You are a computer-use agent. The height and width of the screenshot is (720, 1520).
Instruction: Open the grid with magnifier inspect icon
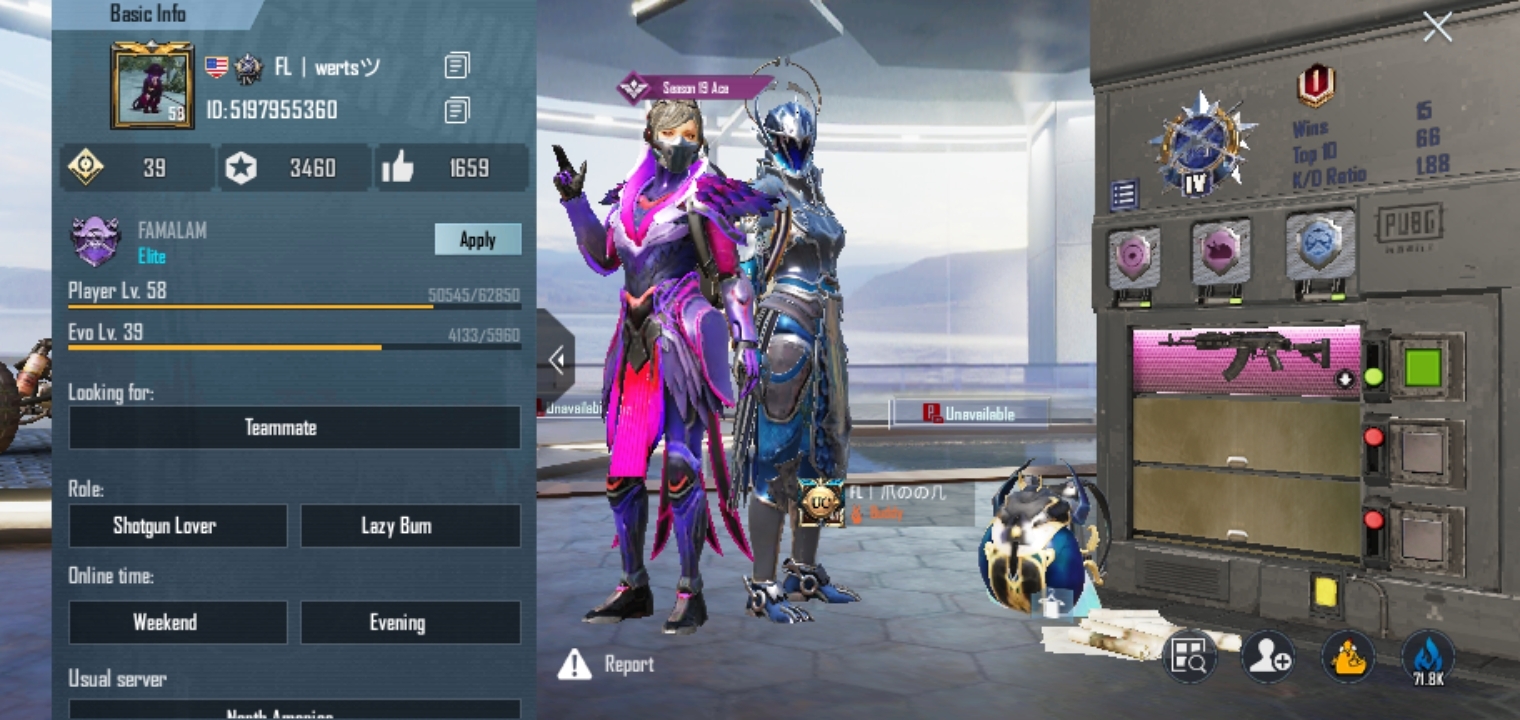pos(1190,657)
